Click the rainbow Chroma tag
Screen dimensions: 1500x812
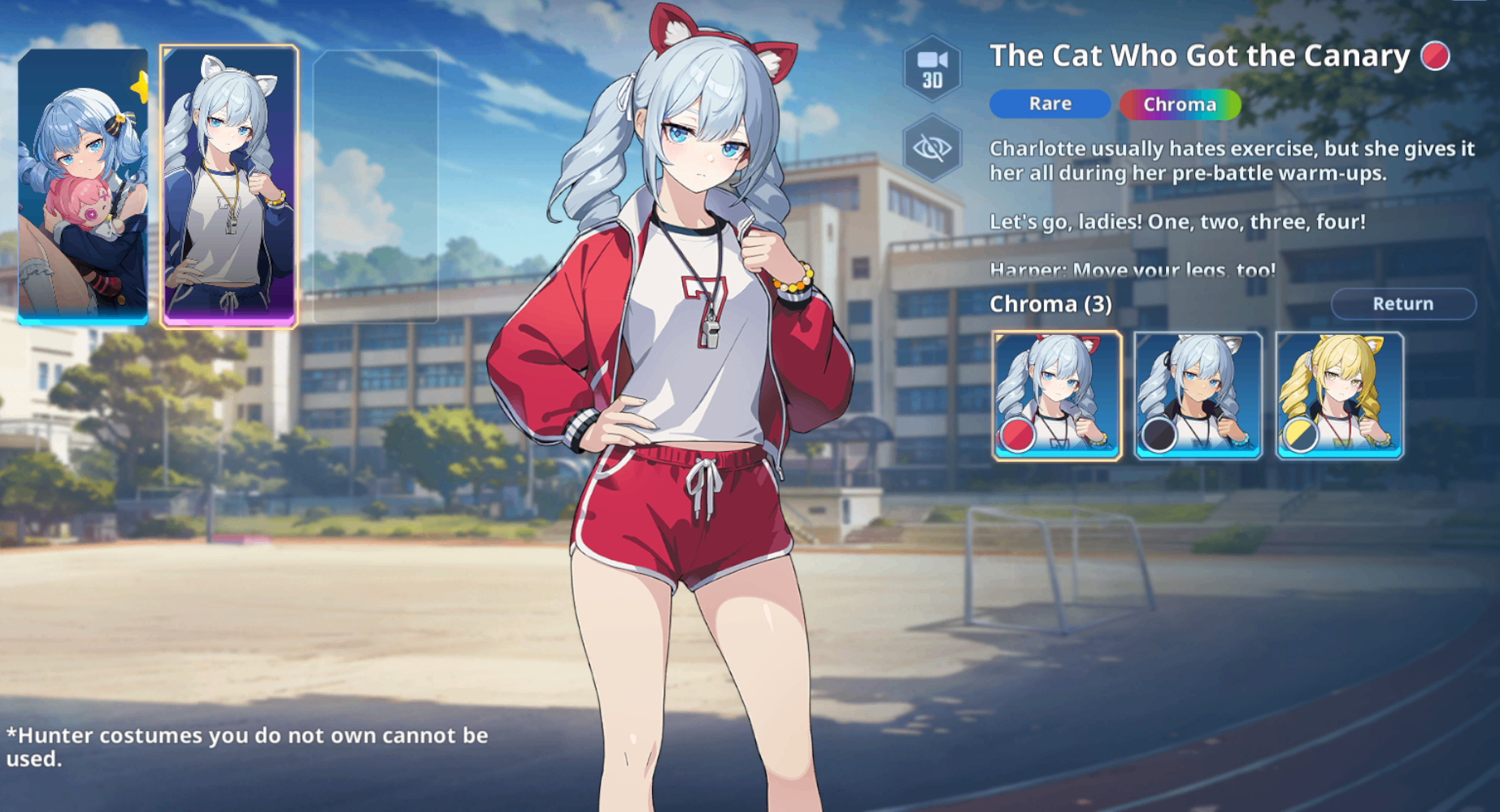point(1180,104)
